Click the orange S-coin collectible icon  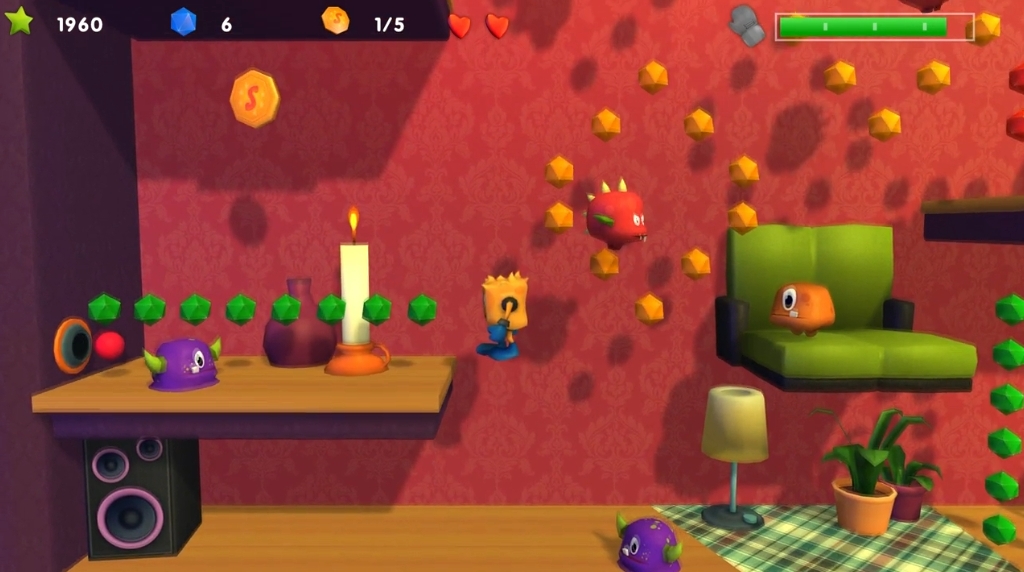pos(254,98)
